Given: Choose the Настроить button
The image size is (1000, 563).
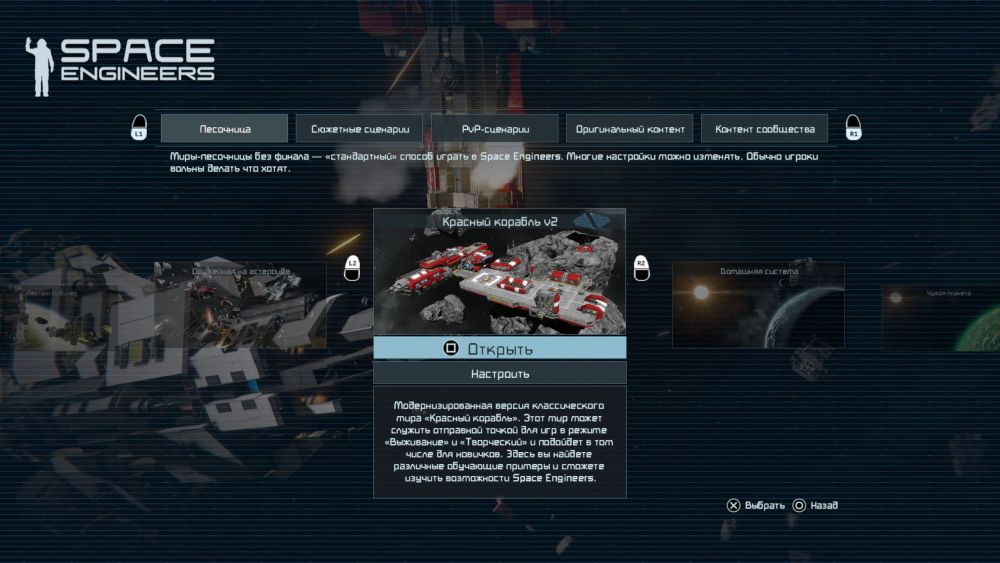Looking at the screenshot, I should [x=500, y=373].
